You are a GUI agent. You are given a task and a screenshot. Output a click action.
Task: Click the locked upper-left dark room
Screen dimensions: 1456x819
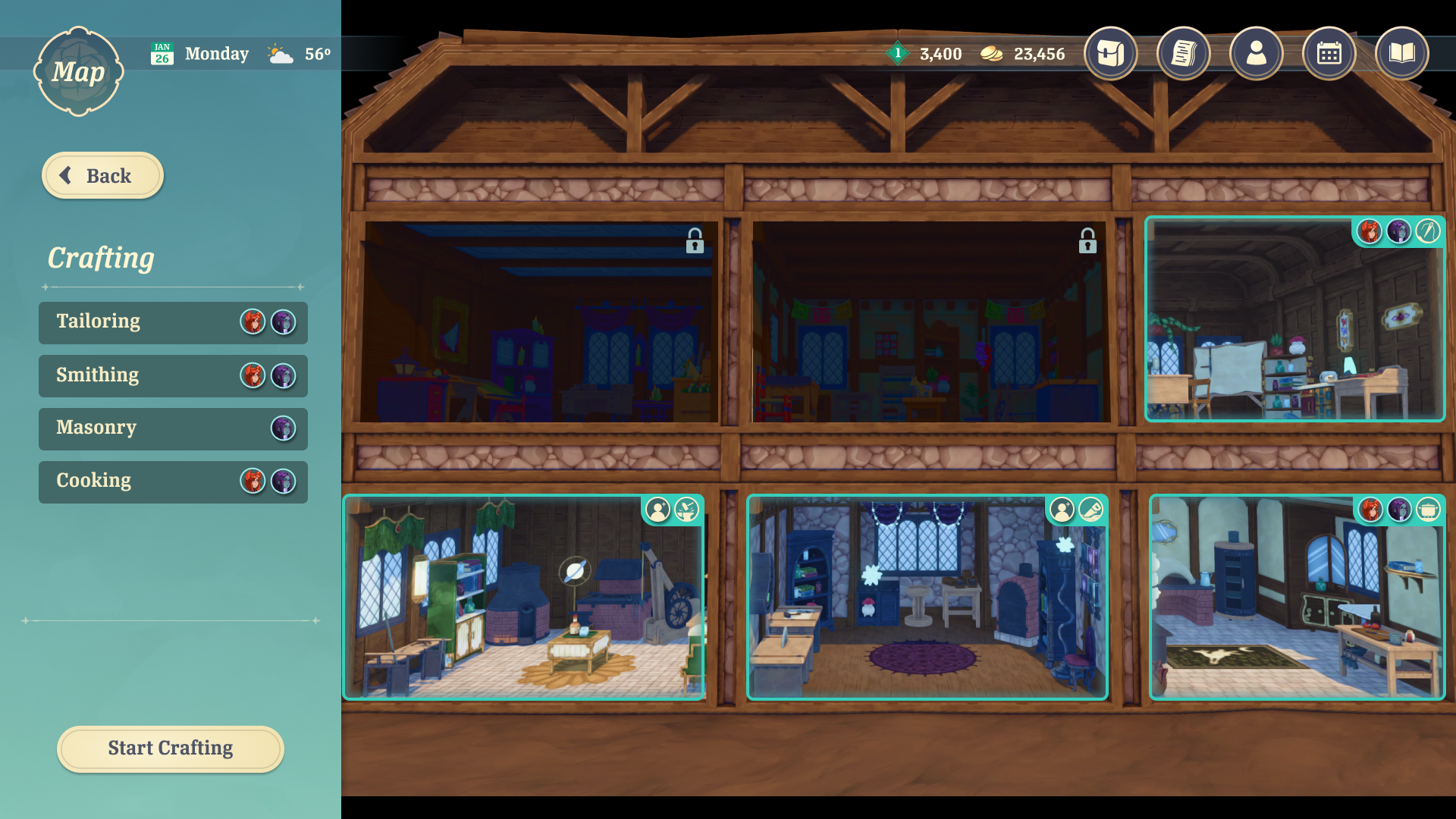click(538, 322)
